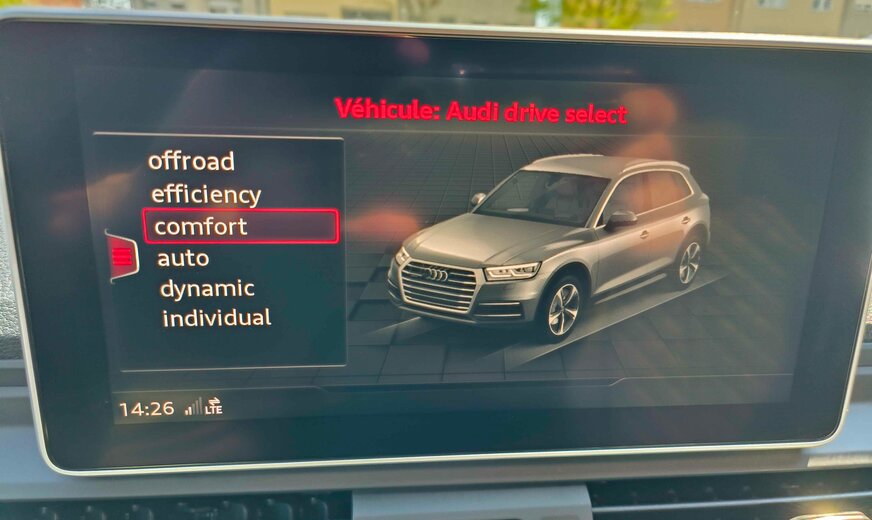Screen dimensions: 872x520
Task: Select the highlighted comfort mode
Action: tap(240, 226)
